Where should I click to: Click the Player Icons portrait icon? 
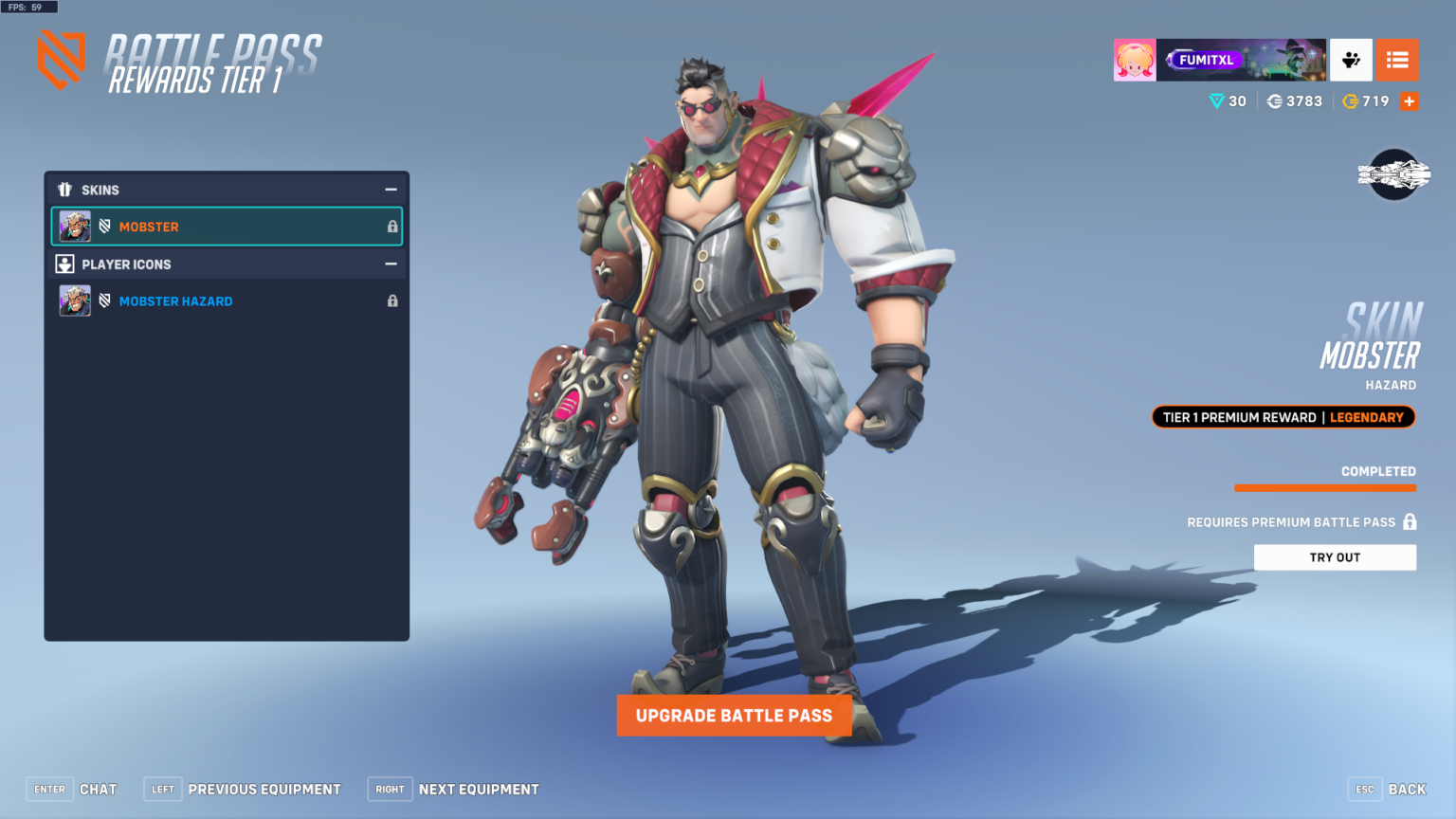[64, 264]
